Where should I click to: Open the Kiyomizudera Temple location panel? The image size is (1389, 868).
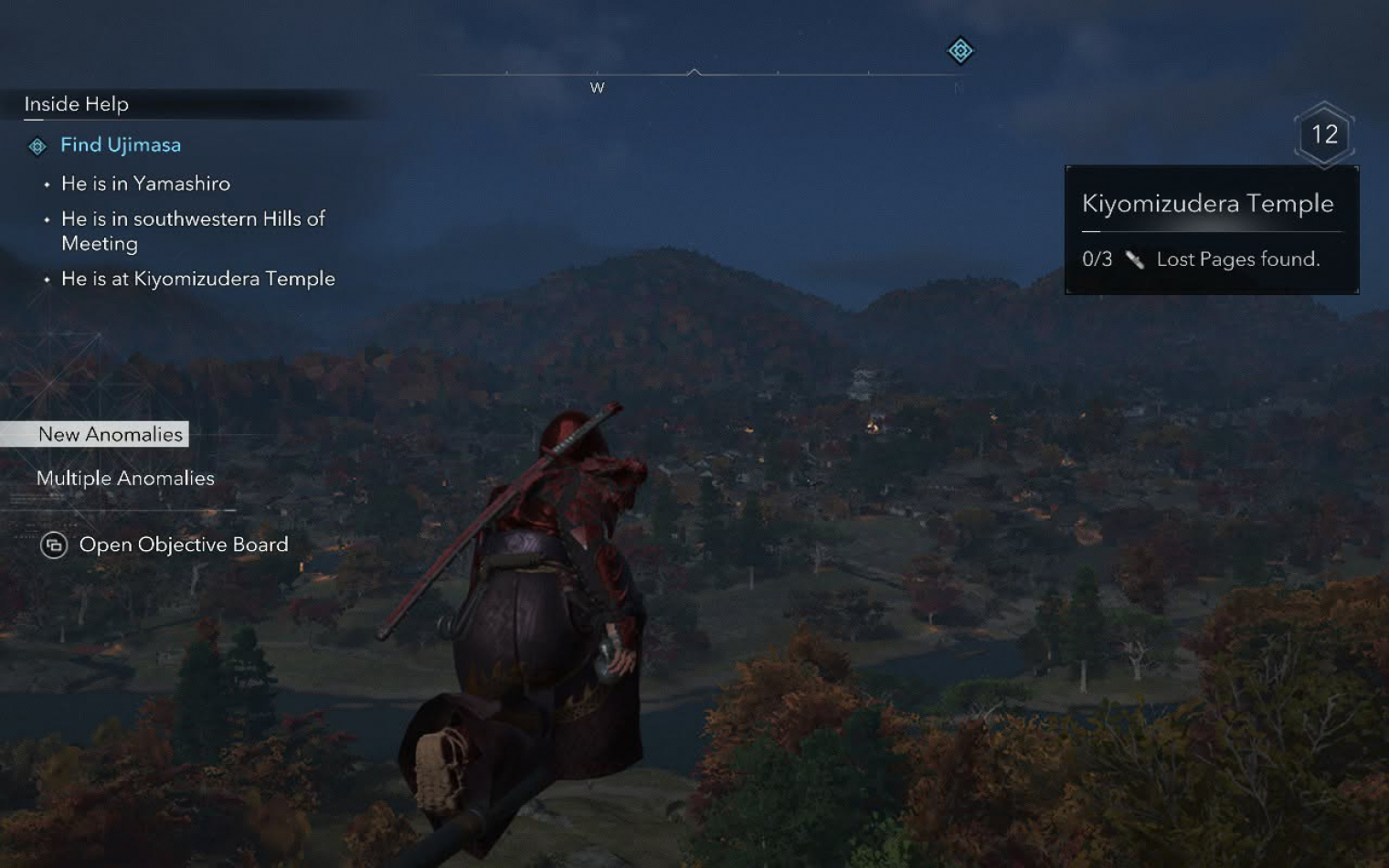(x=1207, y=204)
